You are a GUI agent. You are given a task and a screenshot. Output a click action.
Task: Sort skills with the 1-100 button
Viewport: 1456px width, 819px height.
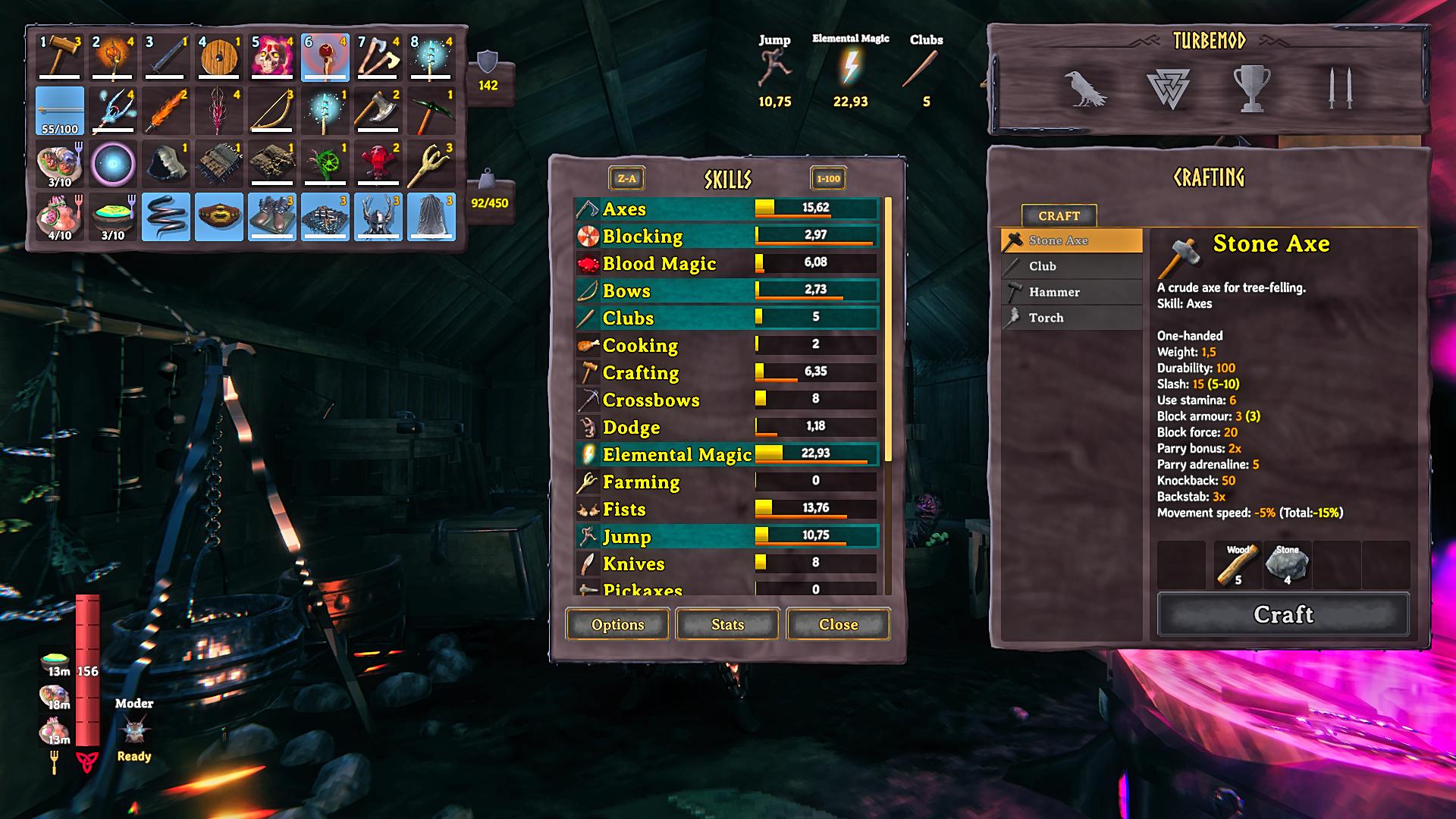point(828,179)
